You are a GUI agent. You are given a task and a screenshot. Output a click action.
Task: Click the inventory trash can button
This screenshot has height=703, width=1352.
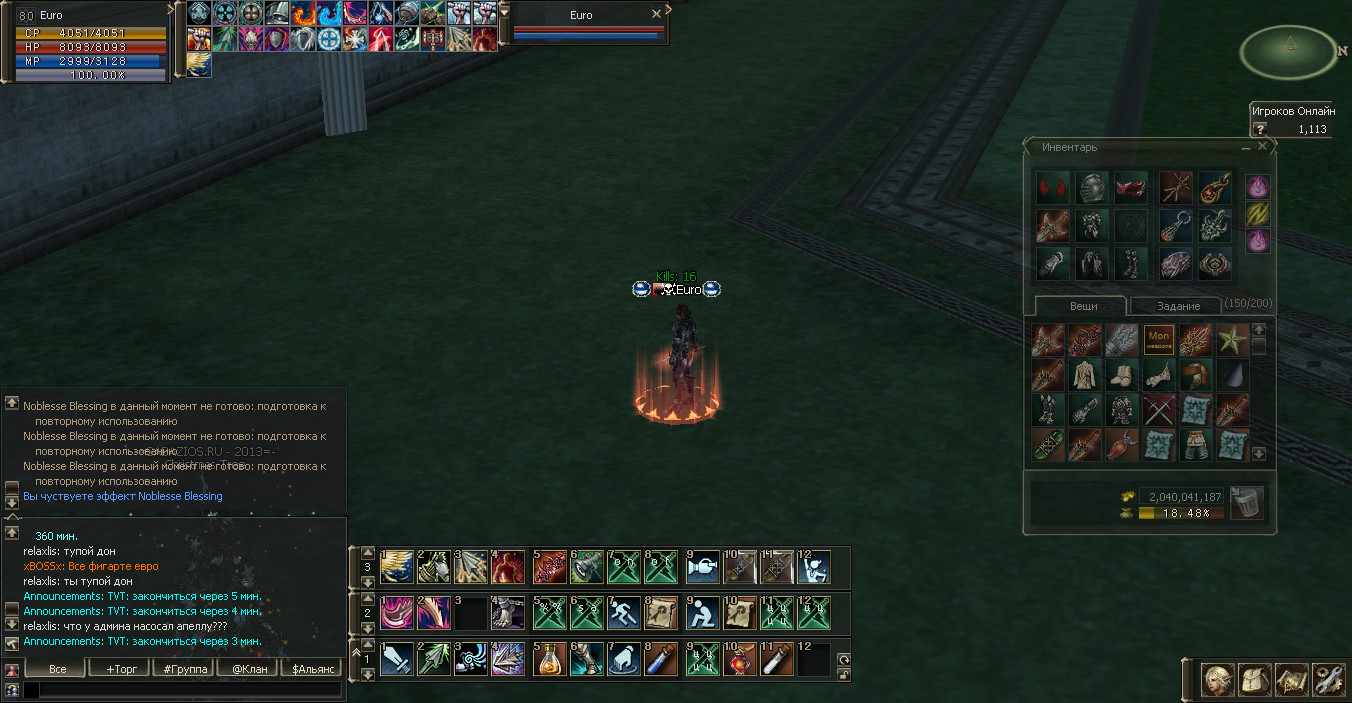1246,502
